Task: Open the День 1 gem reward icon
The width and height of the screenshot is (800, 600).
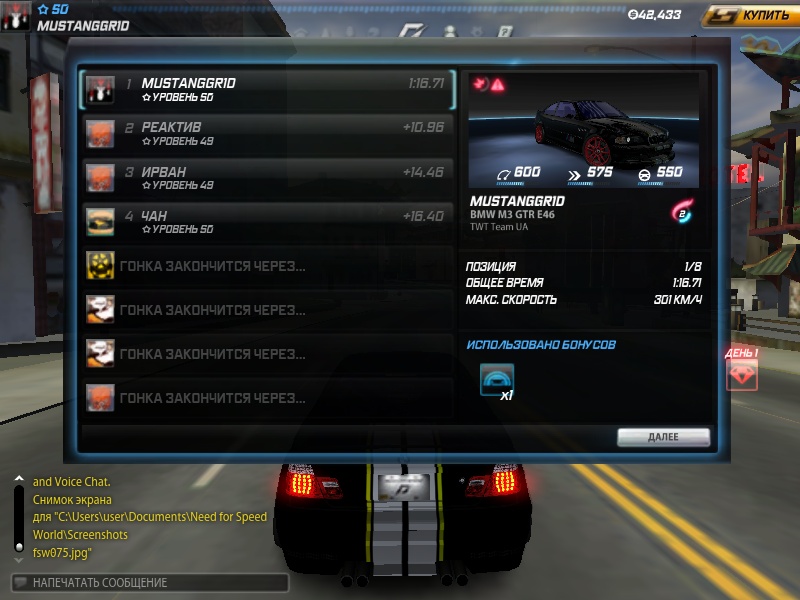Action: click(741, 375)
